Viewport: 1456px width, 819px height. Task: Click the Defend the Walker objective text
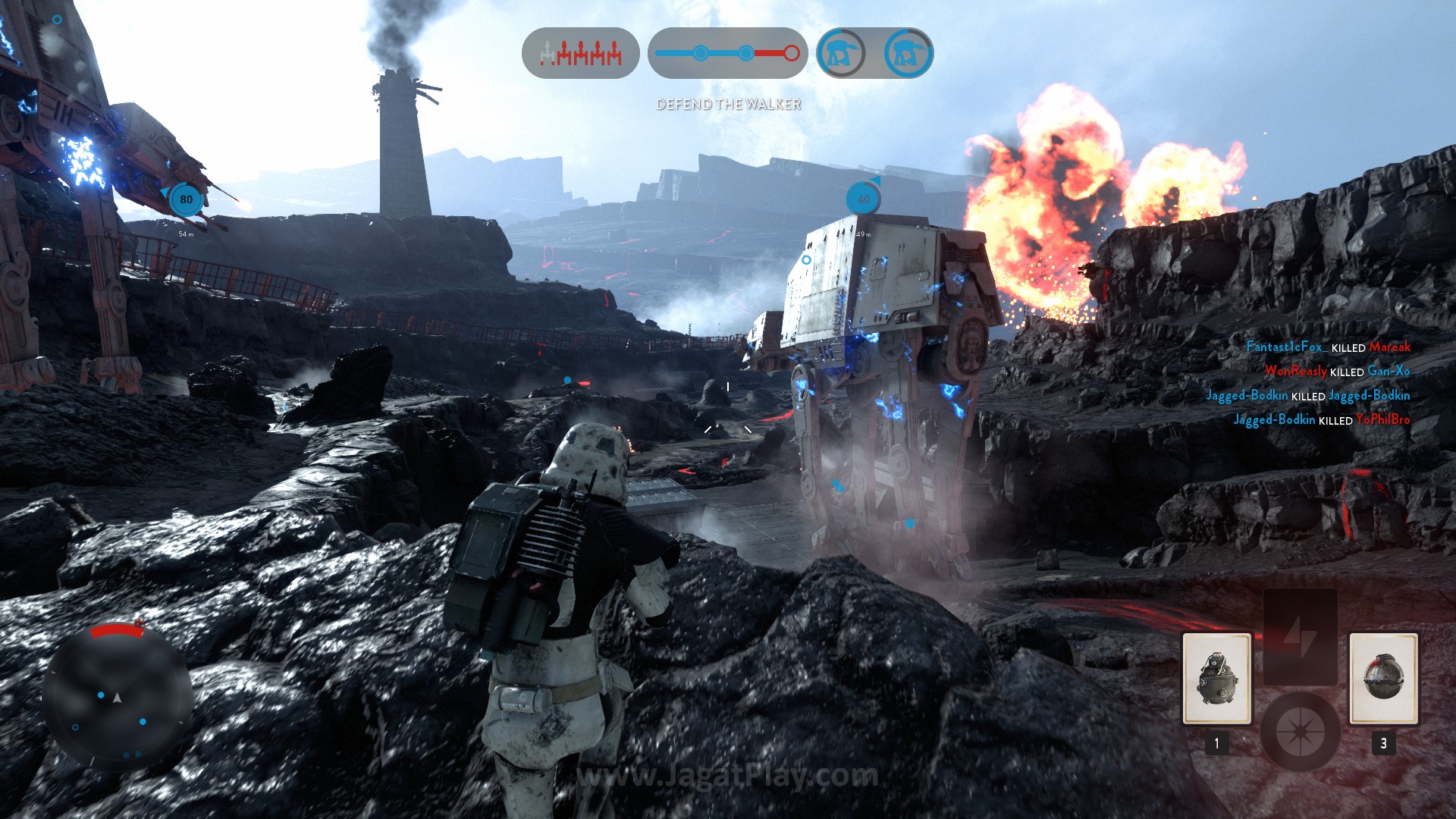coord(728,105)
